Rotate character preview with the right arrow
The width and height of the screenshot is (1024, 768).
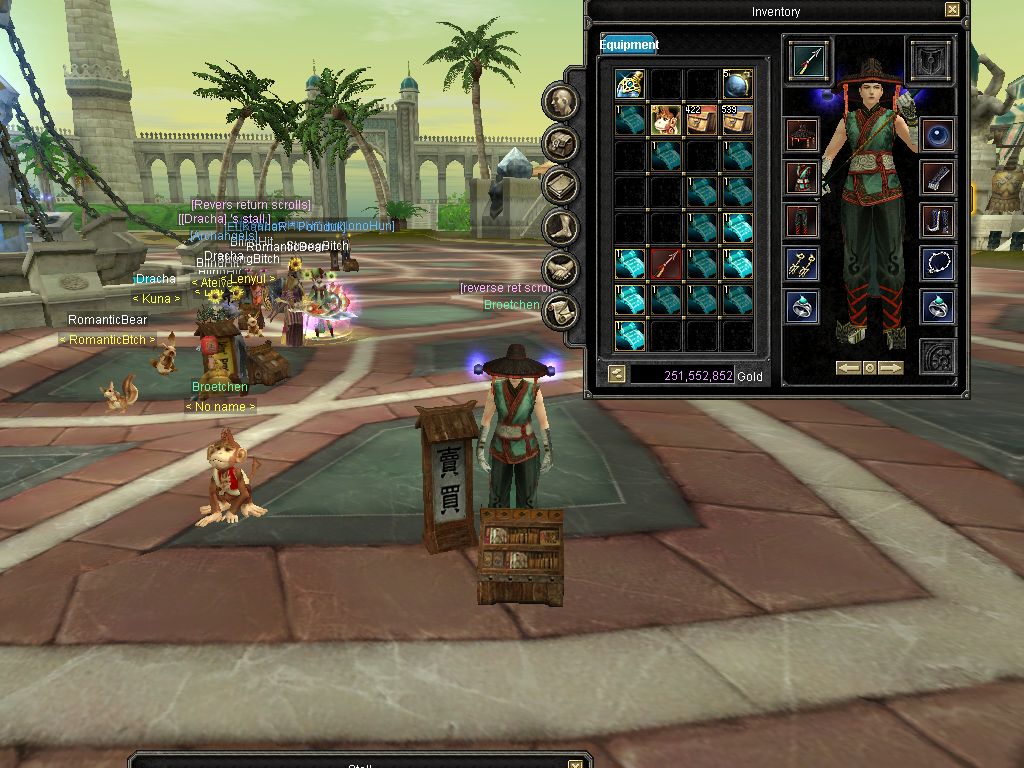tap(891, 368)
